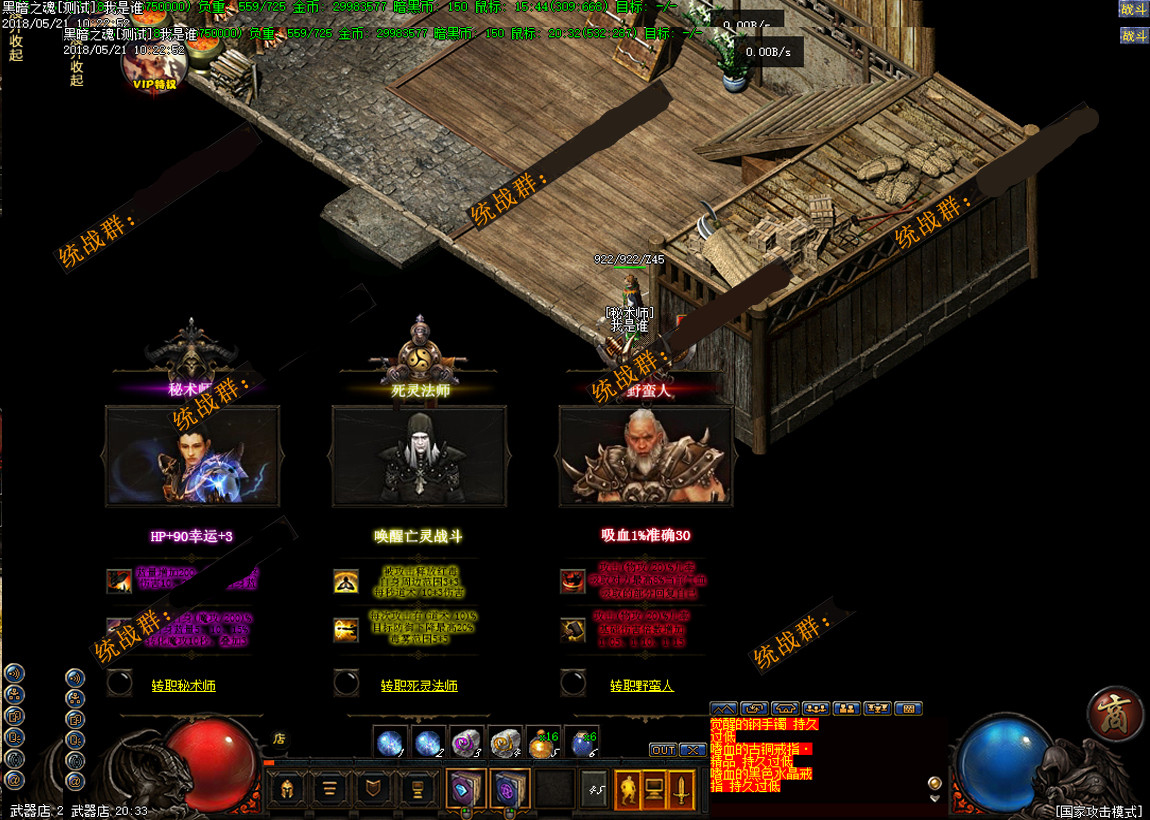Image resolution: width=1150 pixels, height=820 pixels.
Task: Choose 转职秘术师 class change link
Action: click(183, 686)
